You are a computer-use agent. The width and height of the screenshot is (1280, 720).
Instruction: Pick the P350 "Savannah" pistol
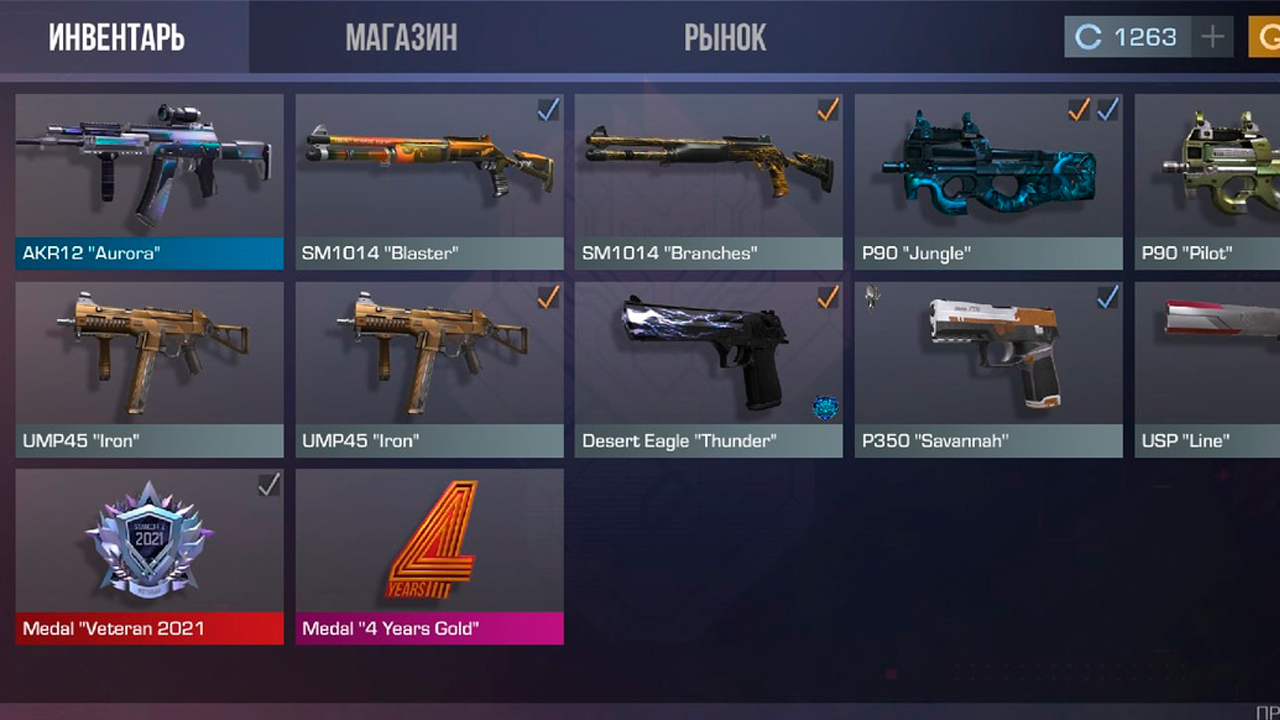[x=988, y=369]
